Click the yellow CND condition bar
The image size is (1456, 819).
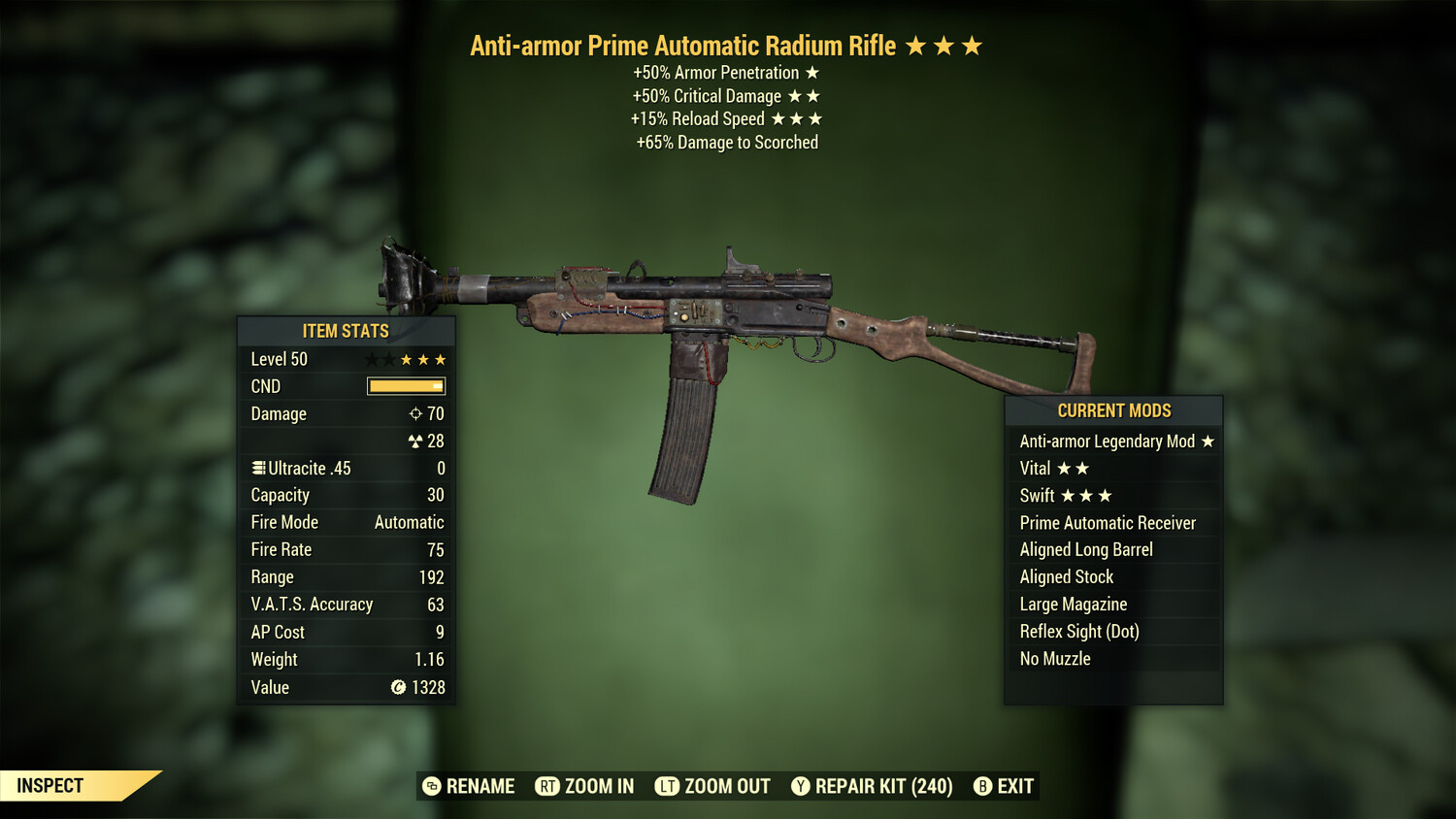click(x=405, y=386)
